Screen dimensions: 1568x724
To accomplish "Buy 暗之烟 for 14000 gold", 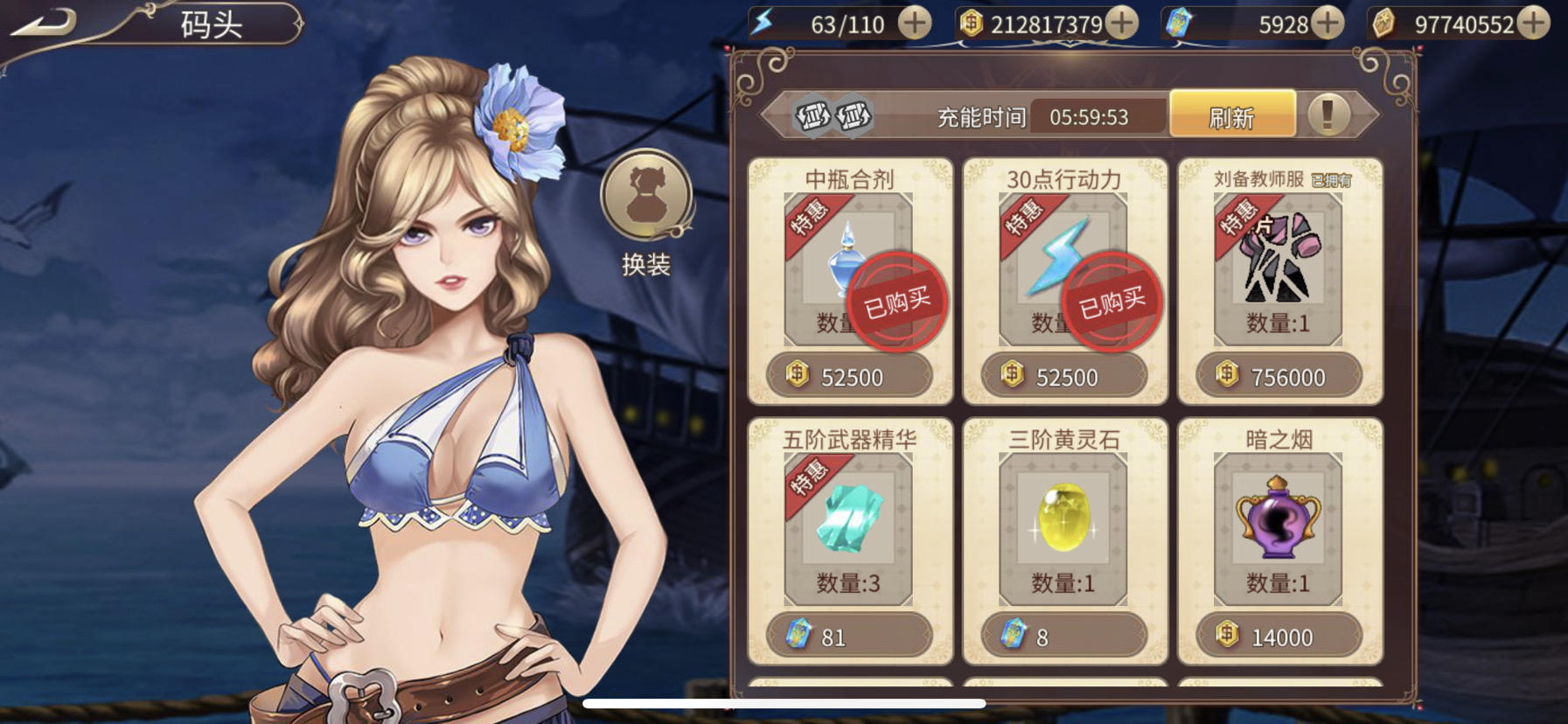I will tap(1279, 636).
